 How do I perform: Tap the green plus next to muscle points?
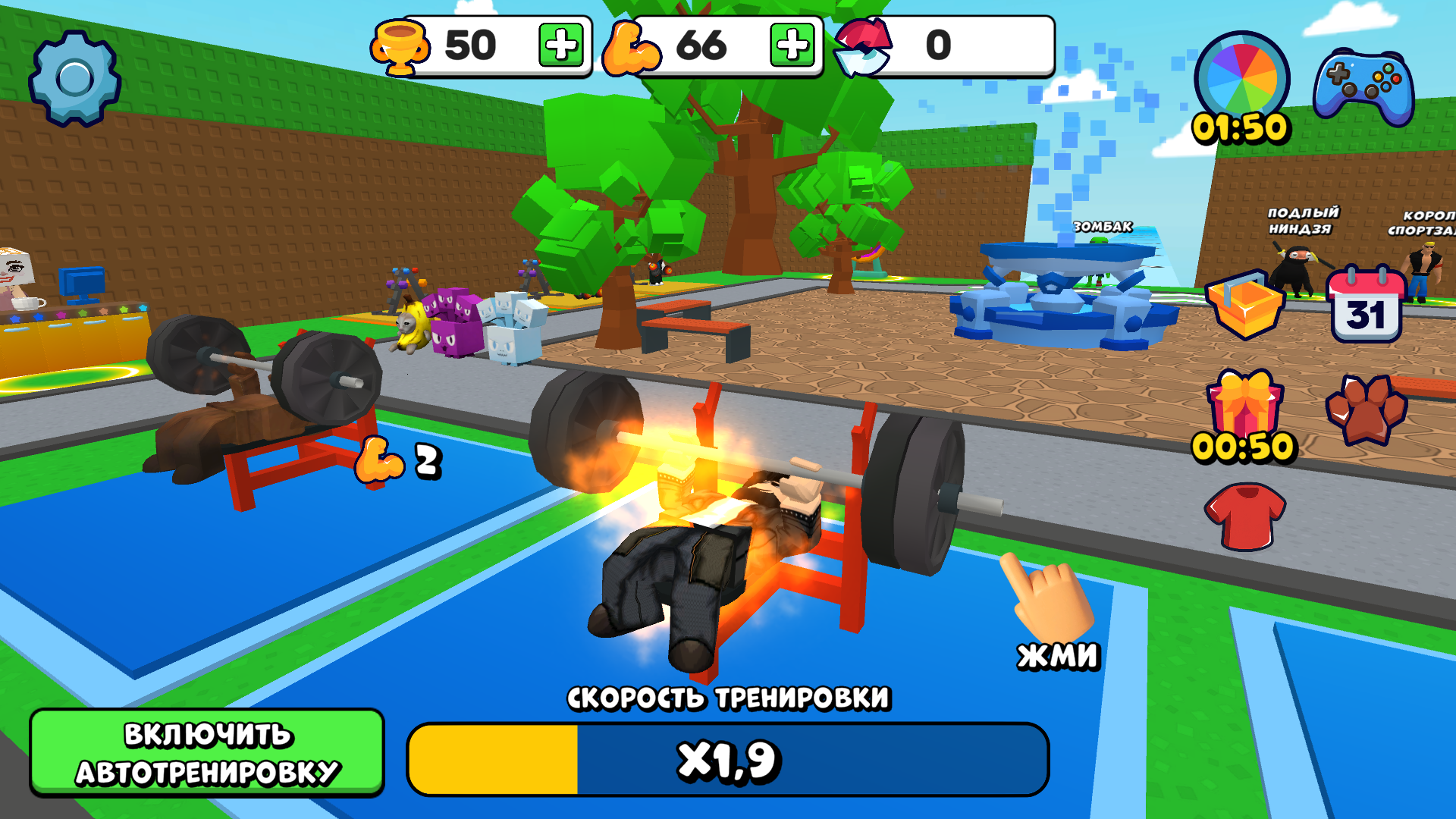coord(791,45)
